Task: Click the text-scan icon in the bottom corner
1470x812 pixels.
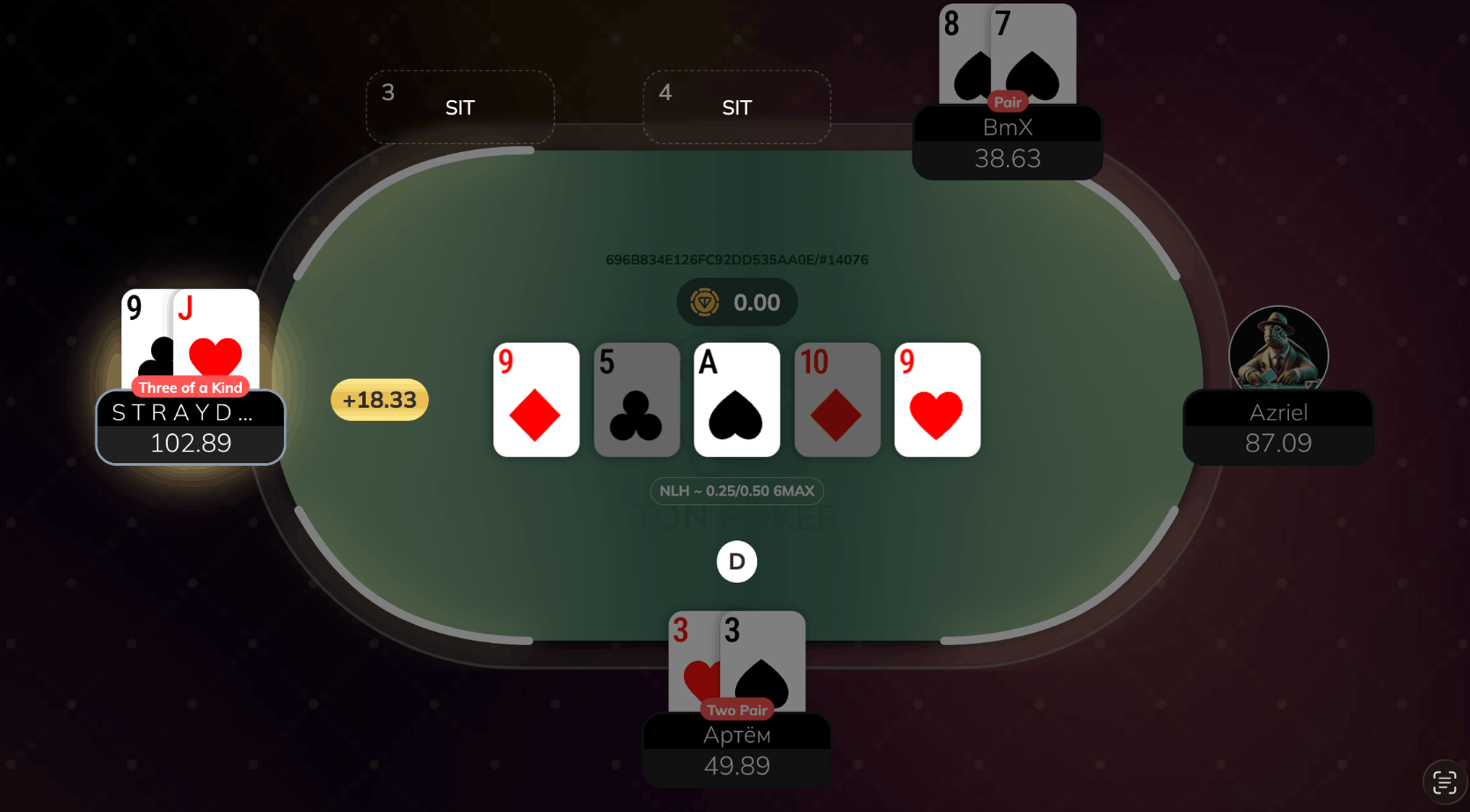Action: [1445, 779]
